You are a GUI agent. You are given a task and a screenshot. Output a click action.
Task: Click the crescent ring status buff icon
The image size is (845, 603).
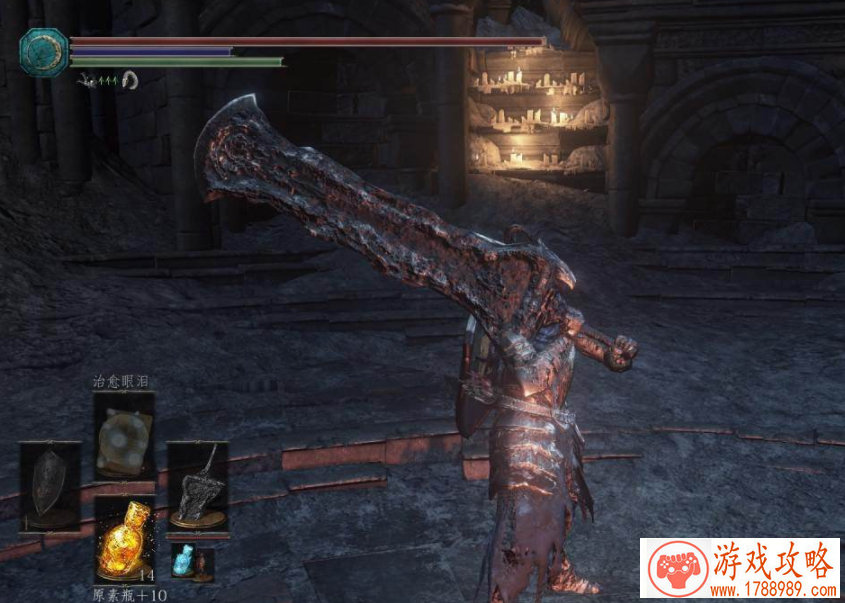(129, 79)
